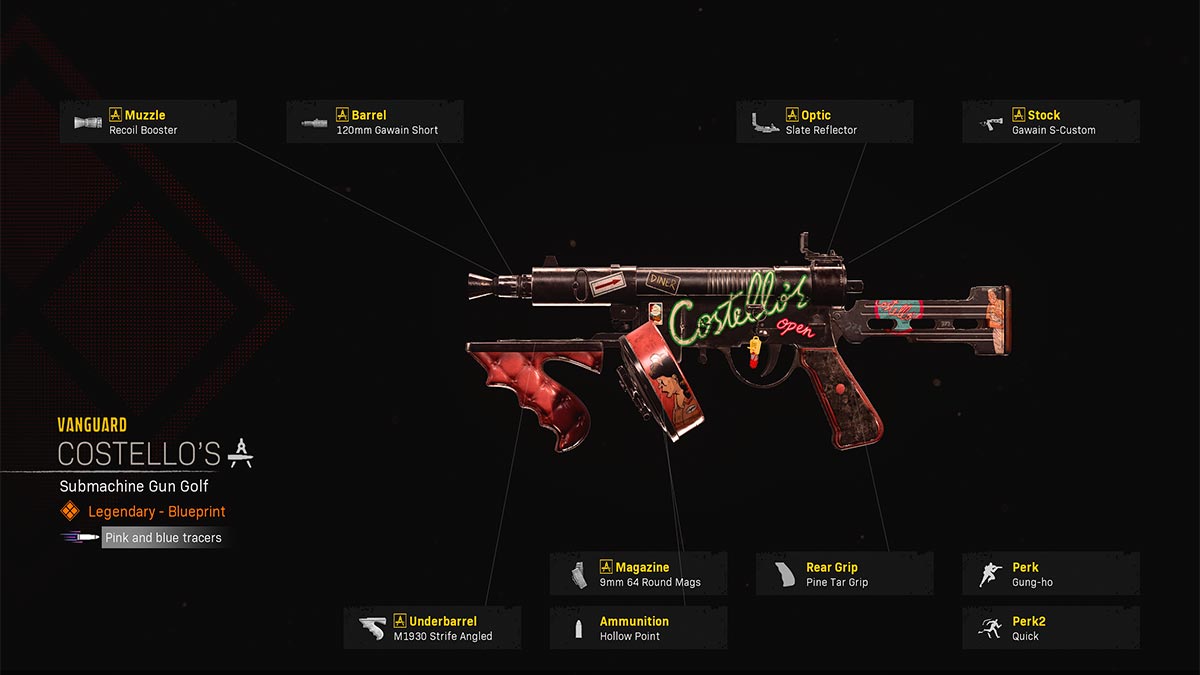Open the Underbarrel M1930 Strife Angled slot
Image resolution: width=1200 pixels, height=675 pixels.
(x=432, y=628)
